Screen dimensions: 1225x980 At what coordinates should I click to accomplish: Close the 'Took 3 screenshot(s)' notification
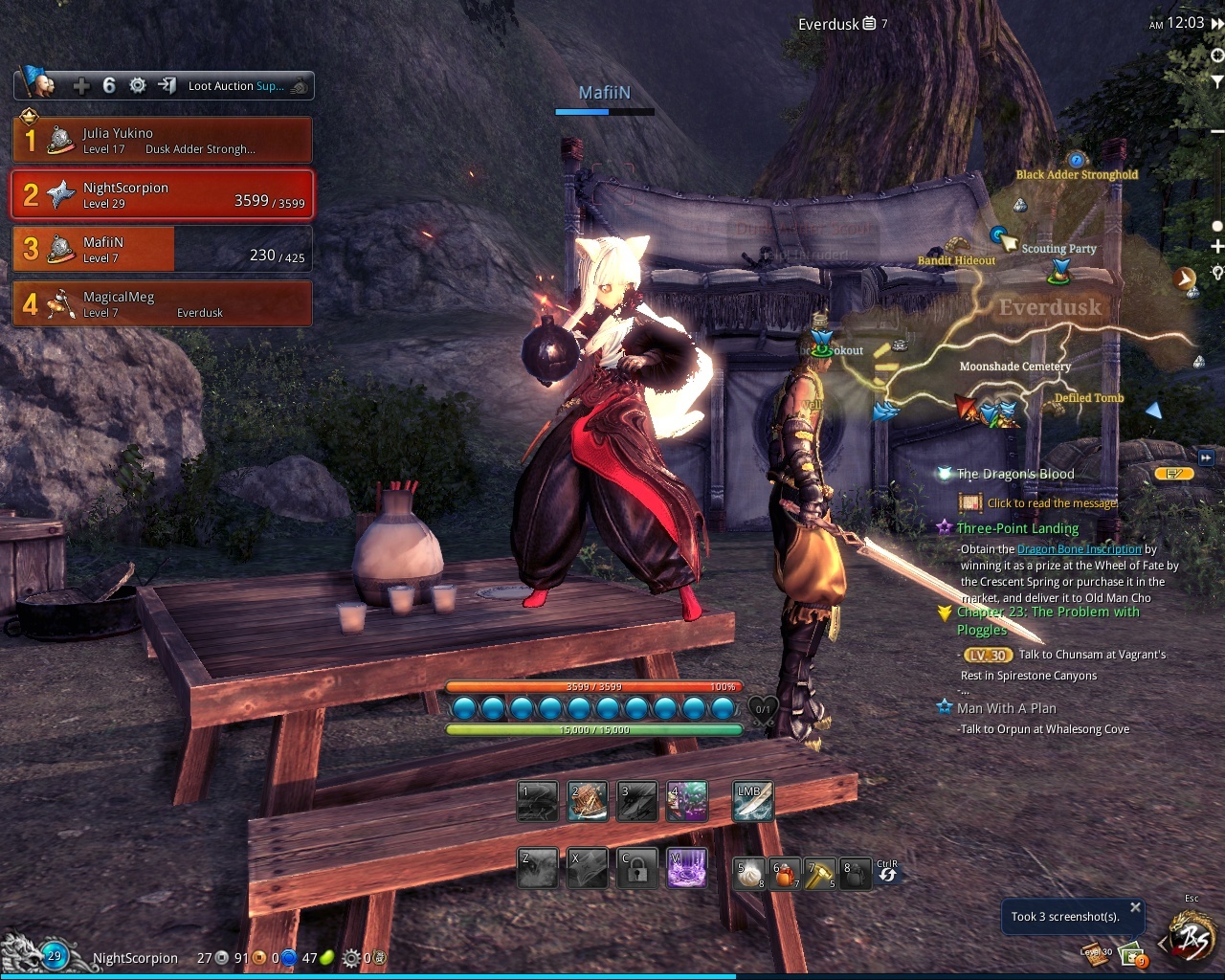point(1135,907)
